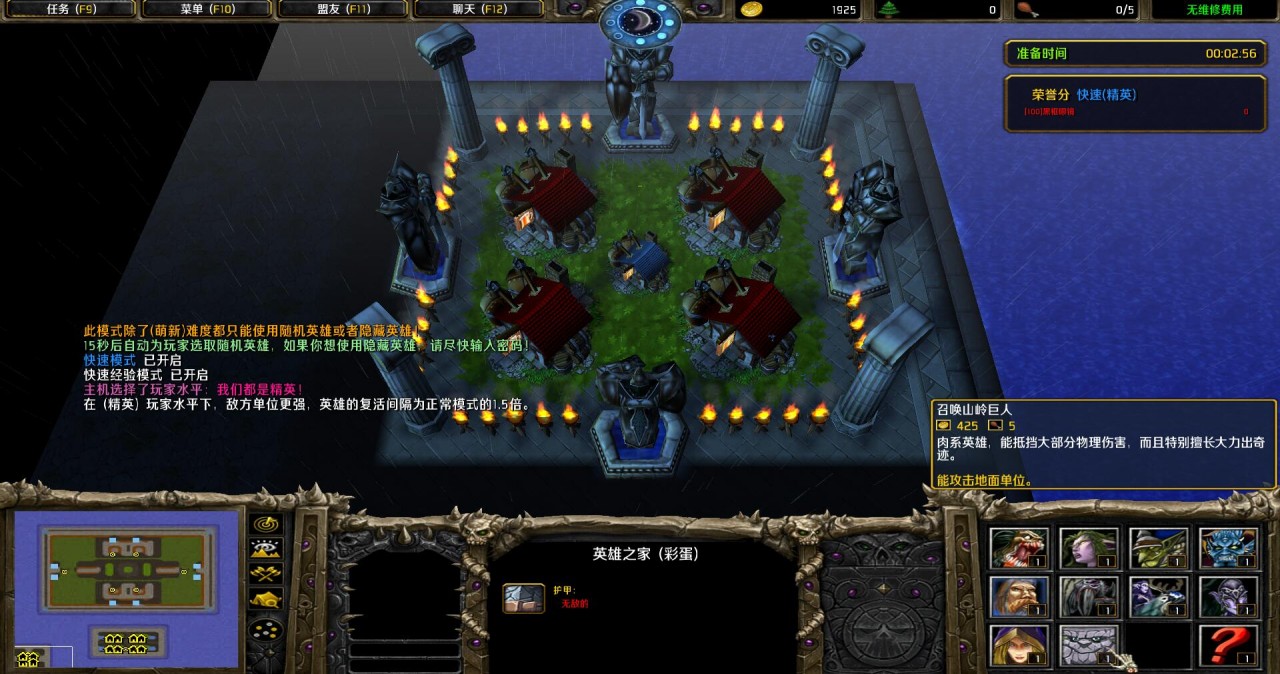Screen dimensions: 1280x674
Task: Click the armor icon in the unit panel
Action: 523,598
